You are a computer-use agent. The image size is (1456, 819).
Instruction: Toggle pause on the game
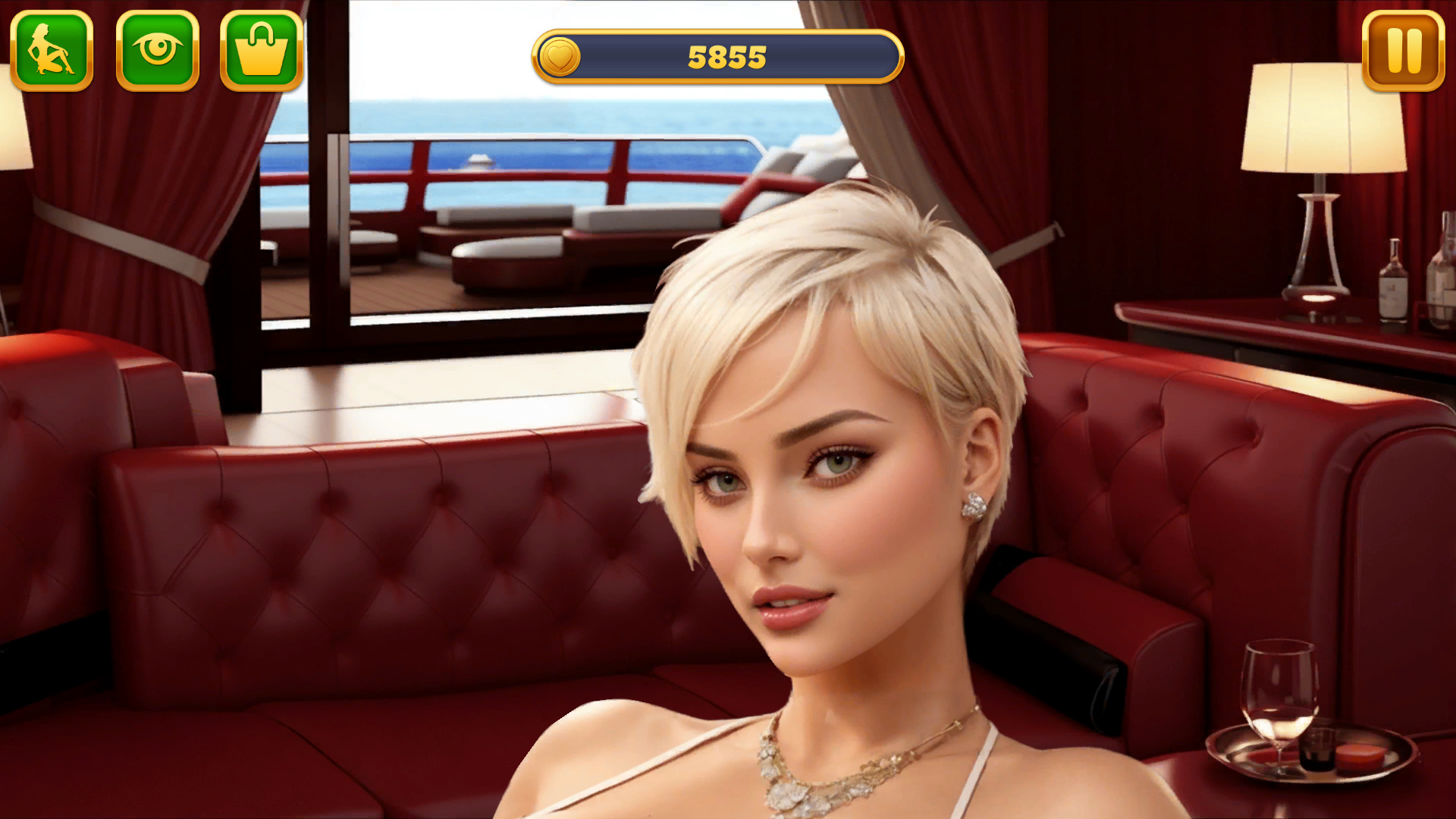(x=1402, y=49)
